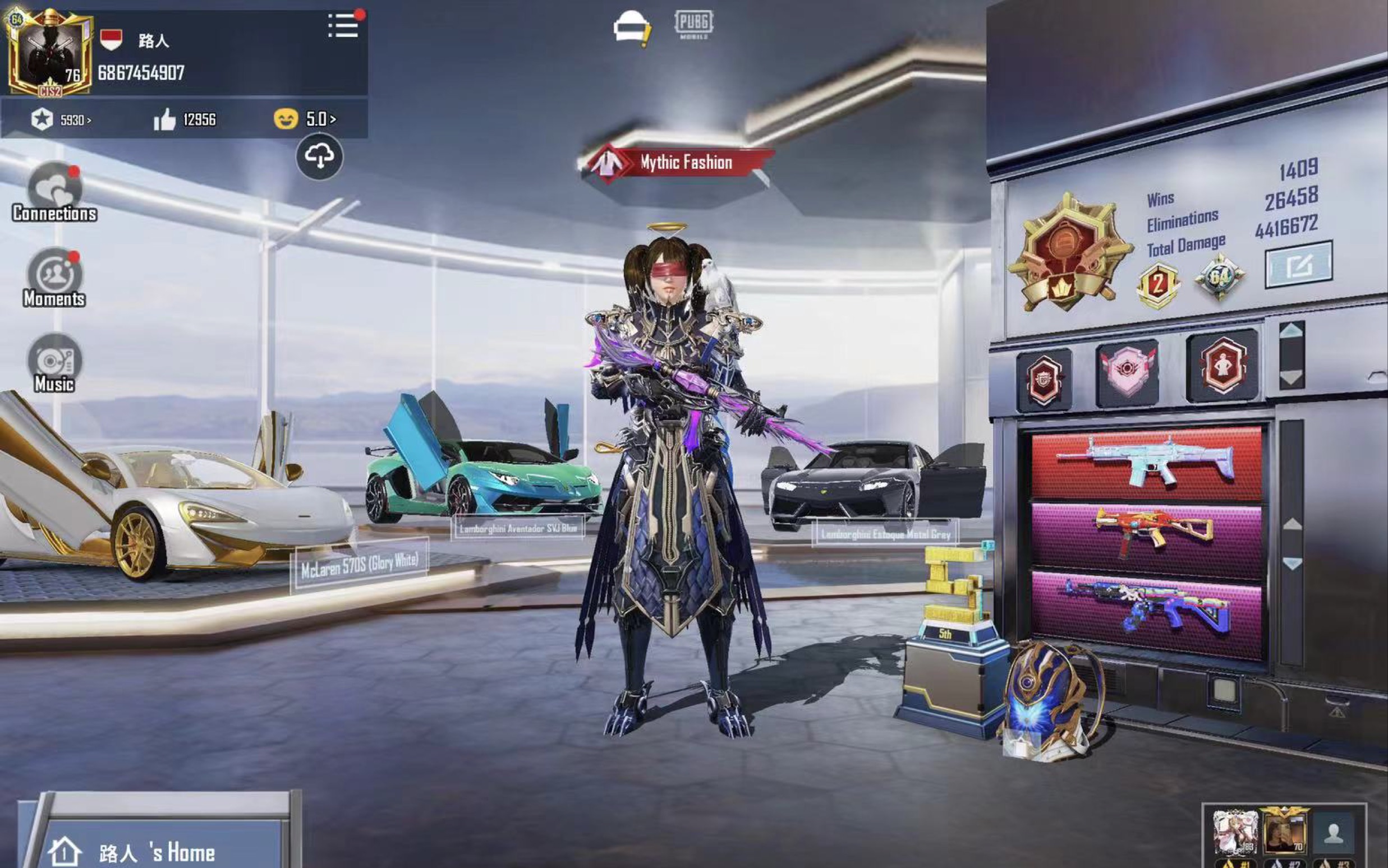Open the cloud download option
The width and height of the screenshot is (1388, 868).
click(319, 157)
